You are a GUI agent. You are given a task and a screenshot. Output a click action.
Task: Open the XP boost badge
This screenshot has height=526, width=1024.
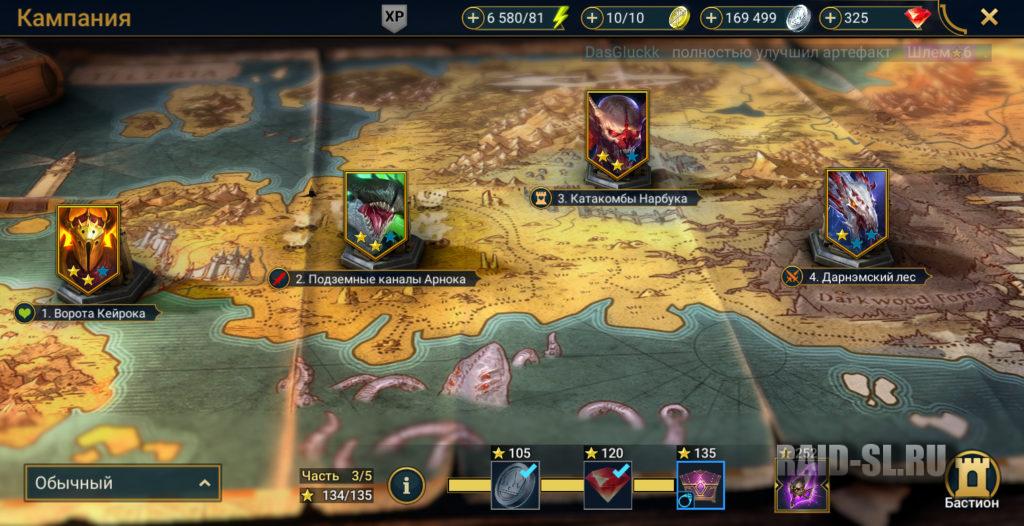395,18
